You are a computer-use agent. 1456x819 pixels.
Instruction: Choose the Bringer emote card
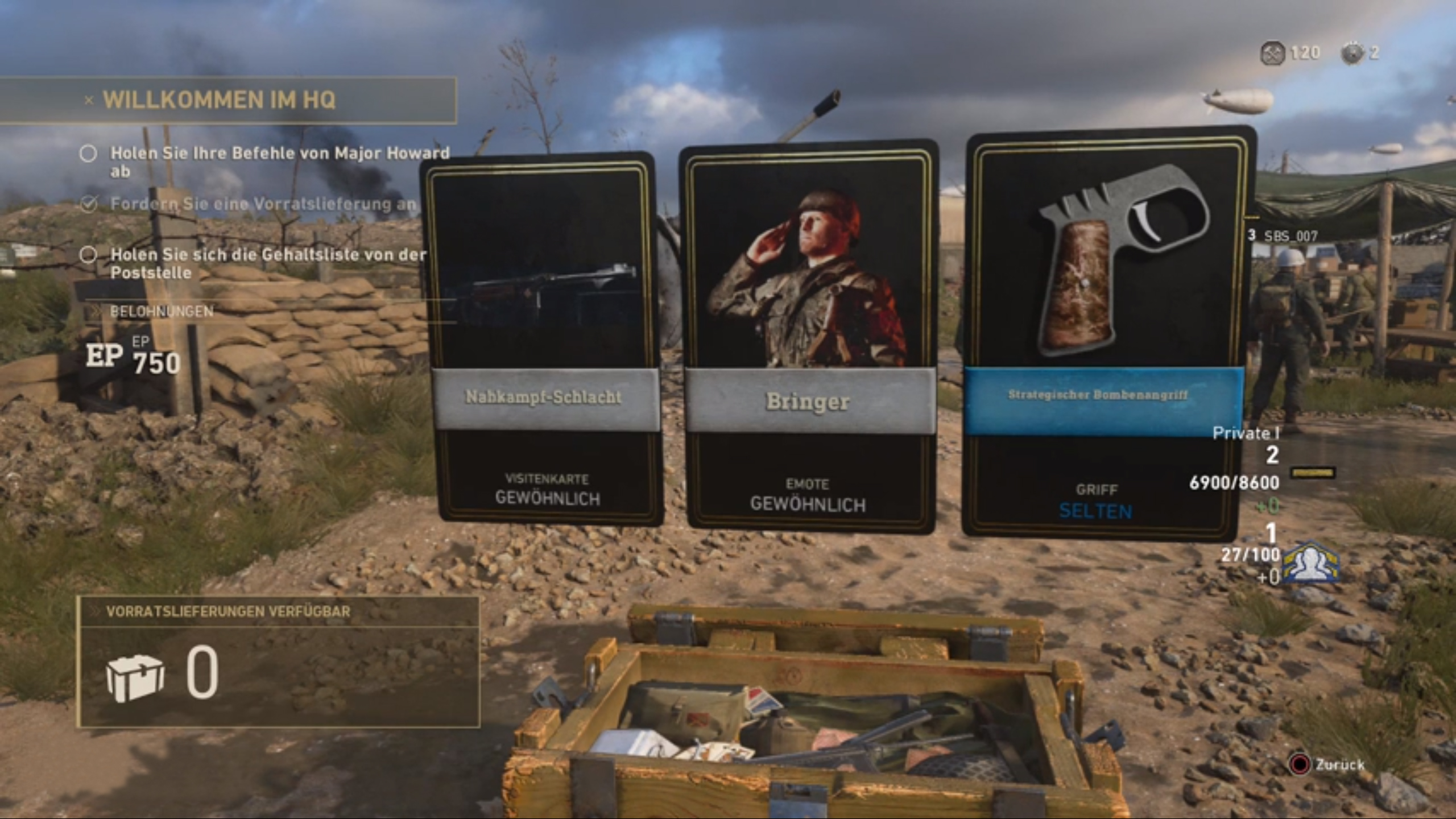pyautogui.click(x=809, y=340)
